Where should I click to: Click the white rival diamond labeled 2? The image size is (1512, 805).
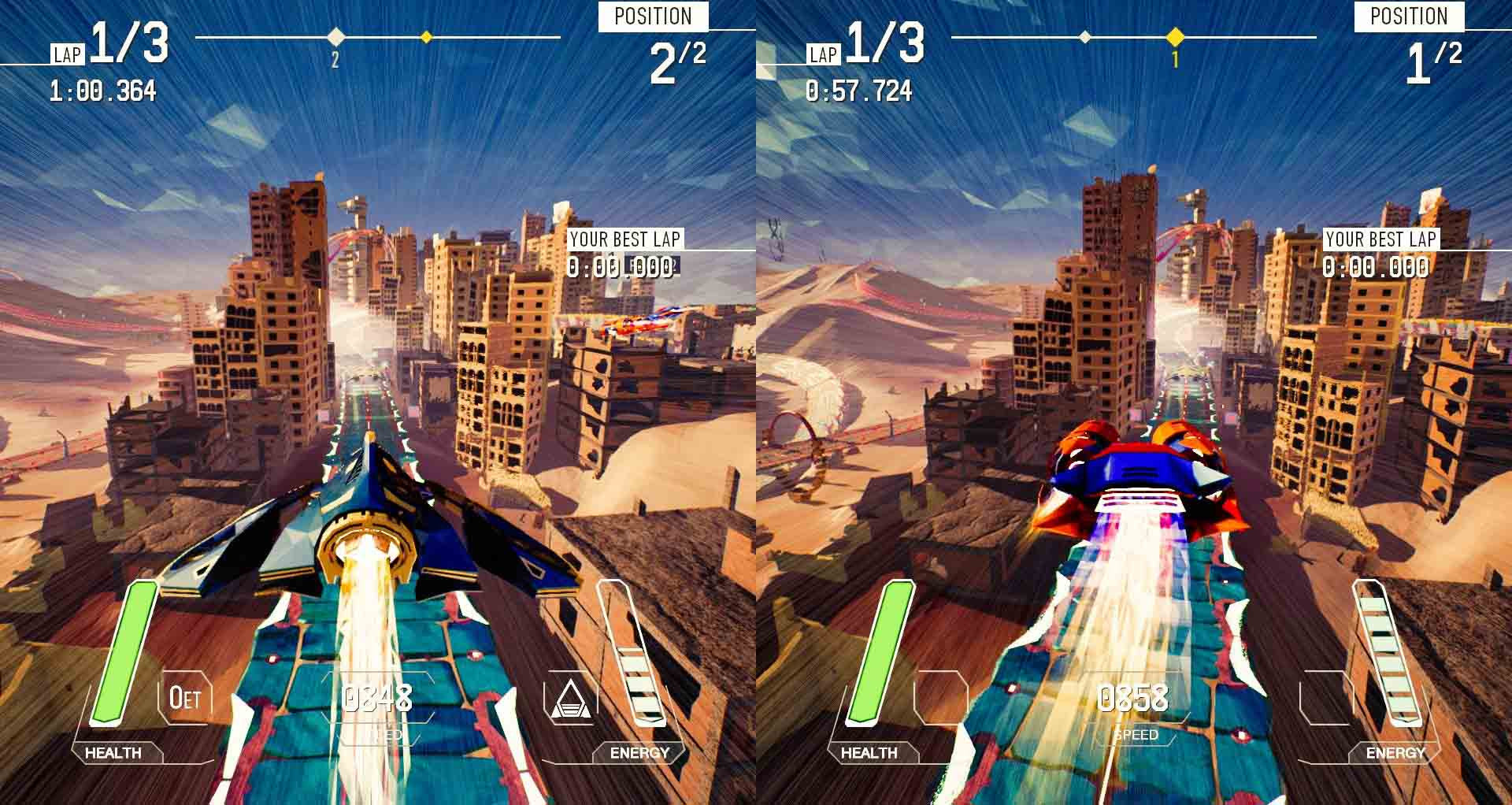click(335, 35)
